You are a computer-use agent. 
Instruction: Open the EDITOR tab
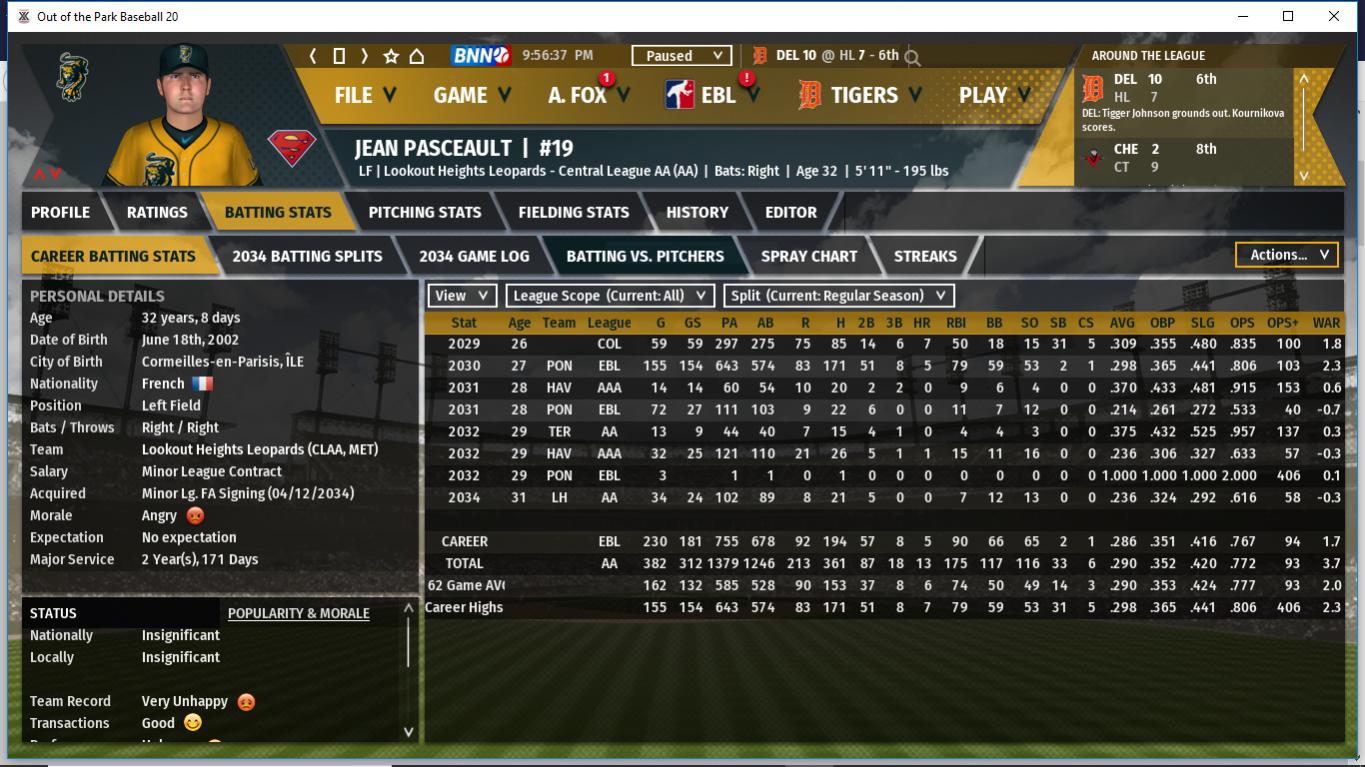(x=791, y=212)
